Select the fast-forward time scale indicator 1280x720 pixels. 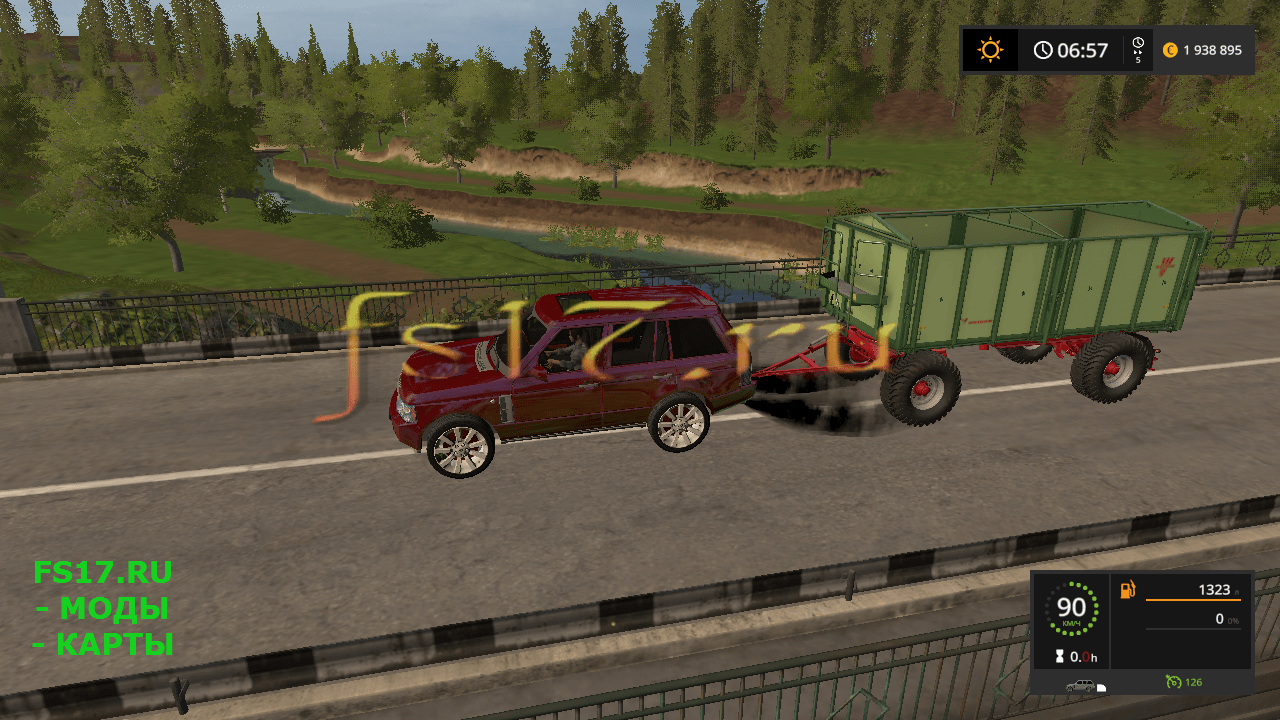(1138, 50)
